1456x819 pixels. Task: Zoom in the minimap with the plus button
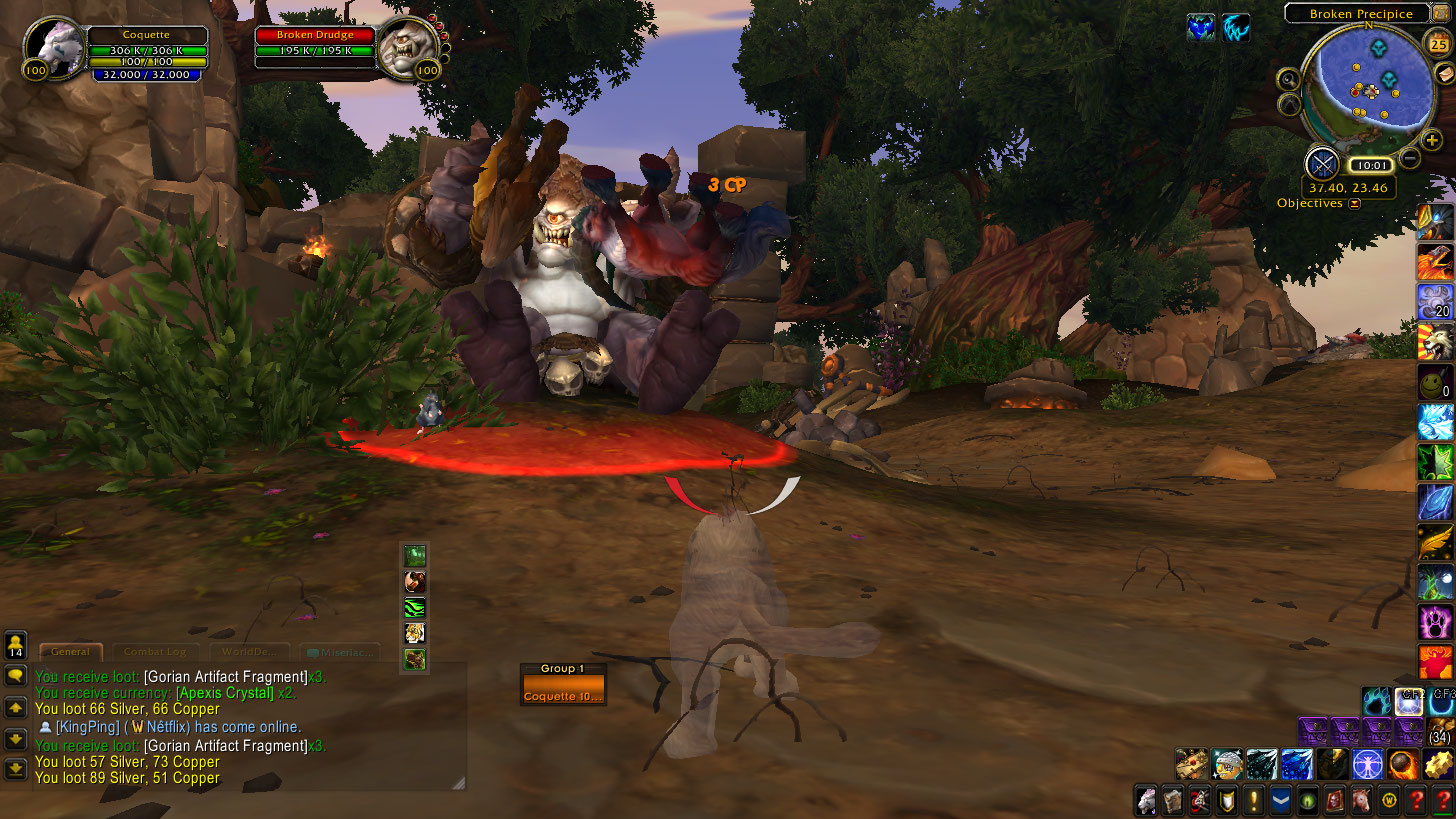click(1432, 141)
